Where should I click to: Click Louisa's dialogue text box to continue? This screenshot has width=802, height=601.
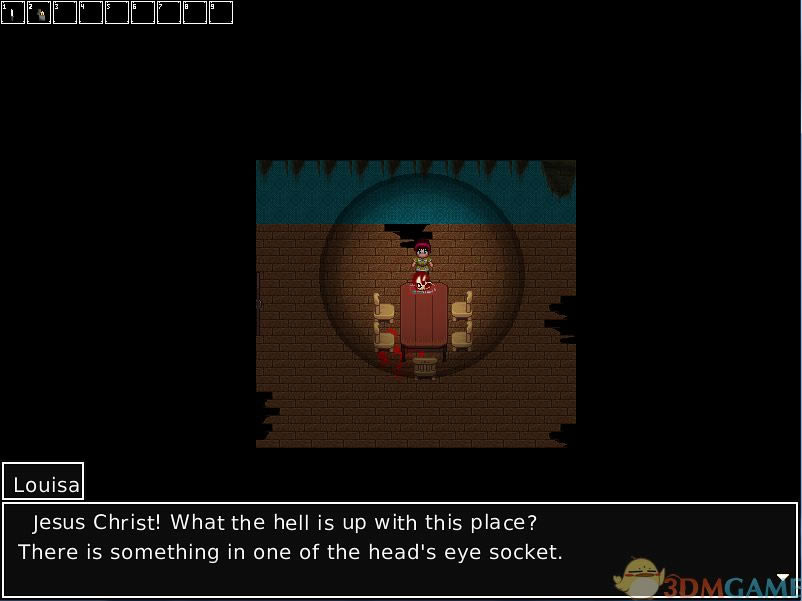[x=400, y=550]
